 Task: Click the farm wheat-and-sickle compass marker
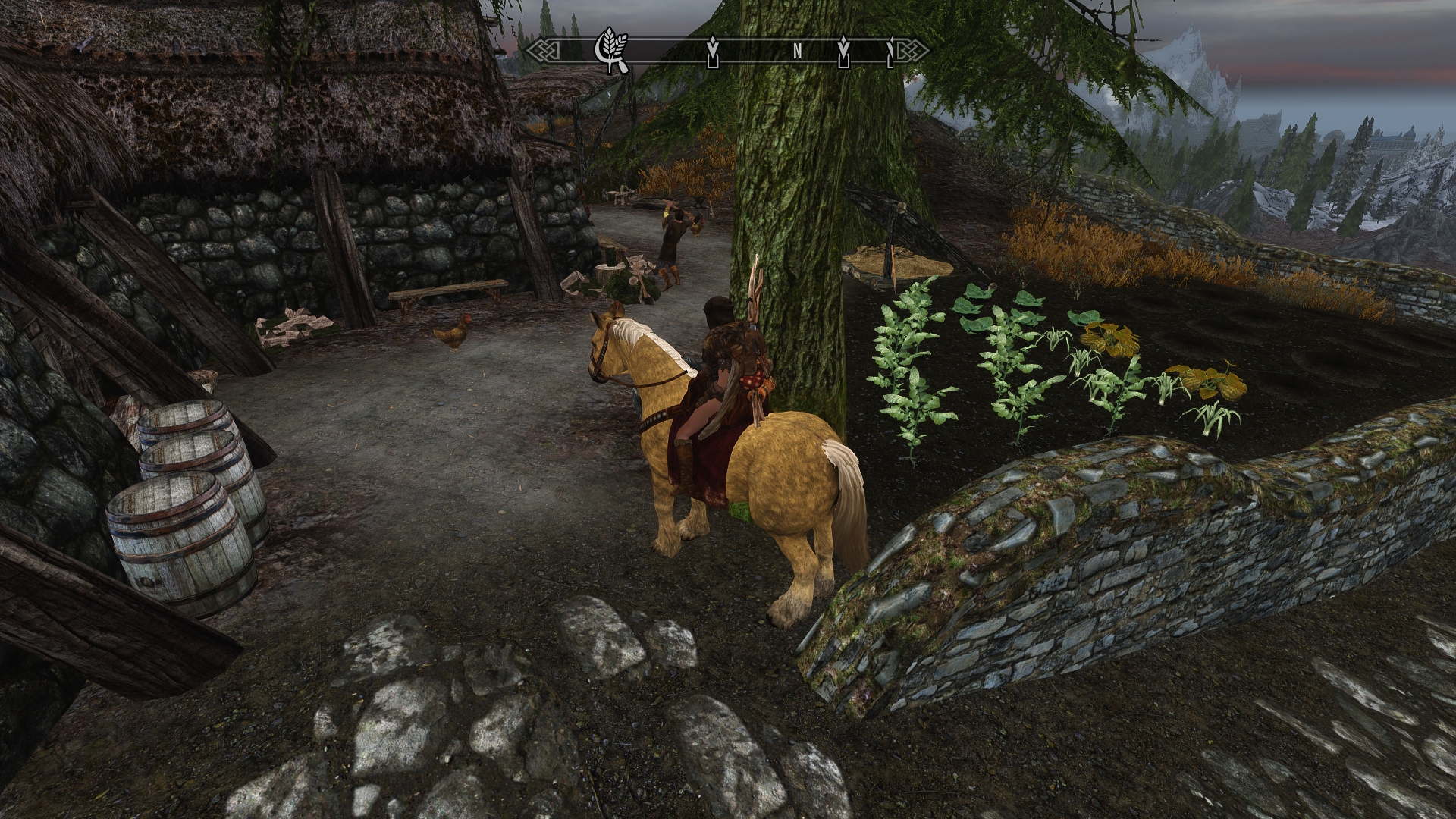coord(612,50)
